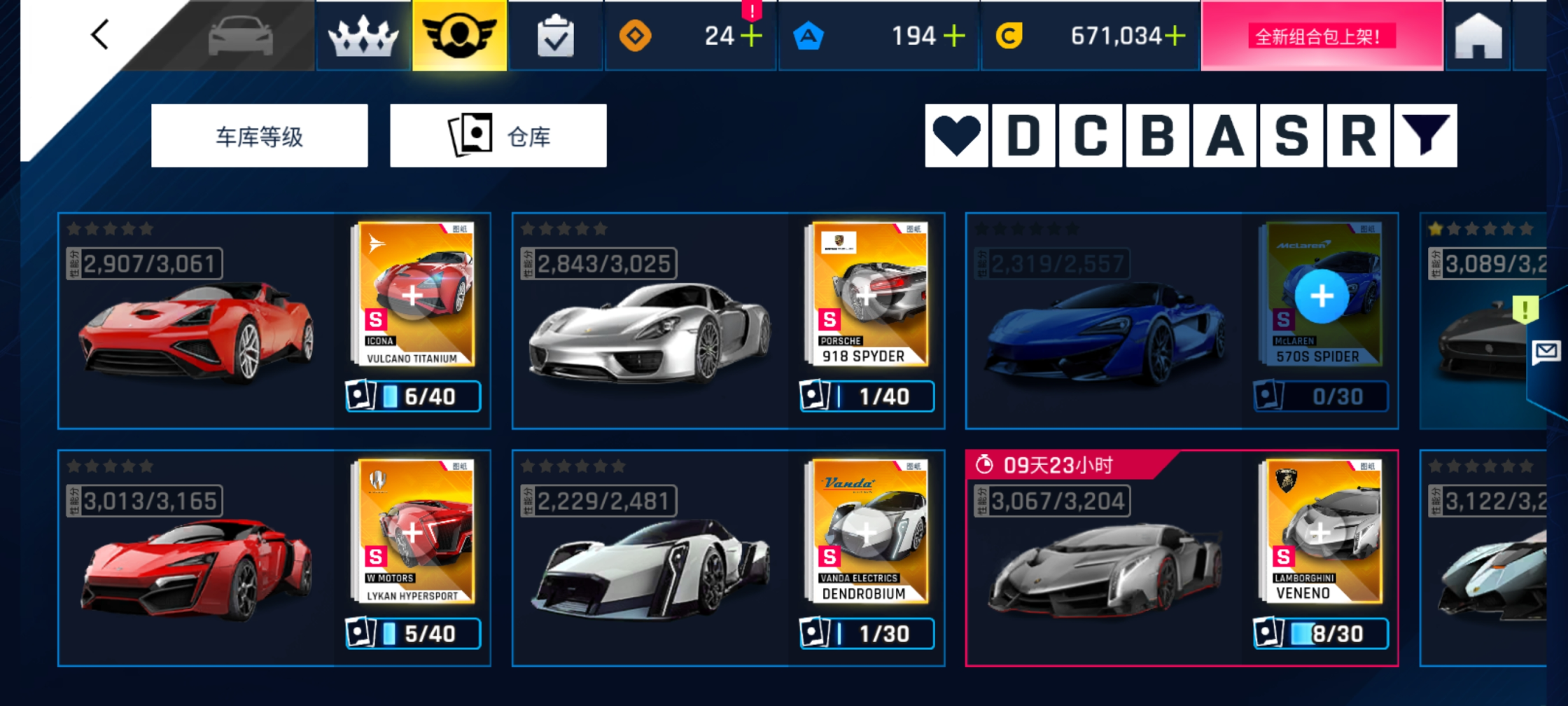Open the car garage tab
Image resolution: width=1568 pixels, height=706 pixels.
(x=240, y=36)
